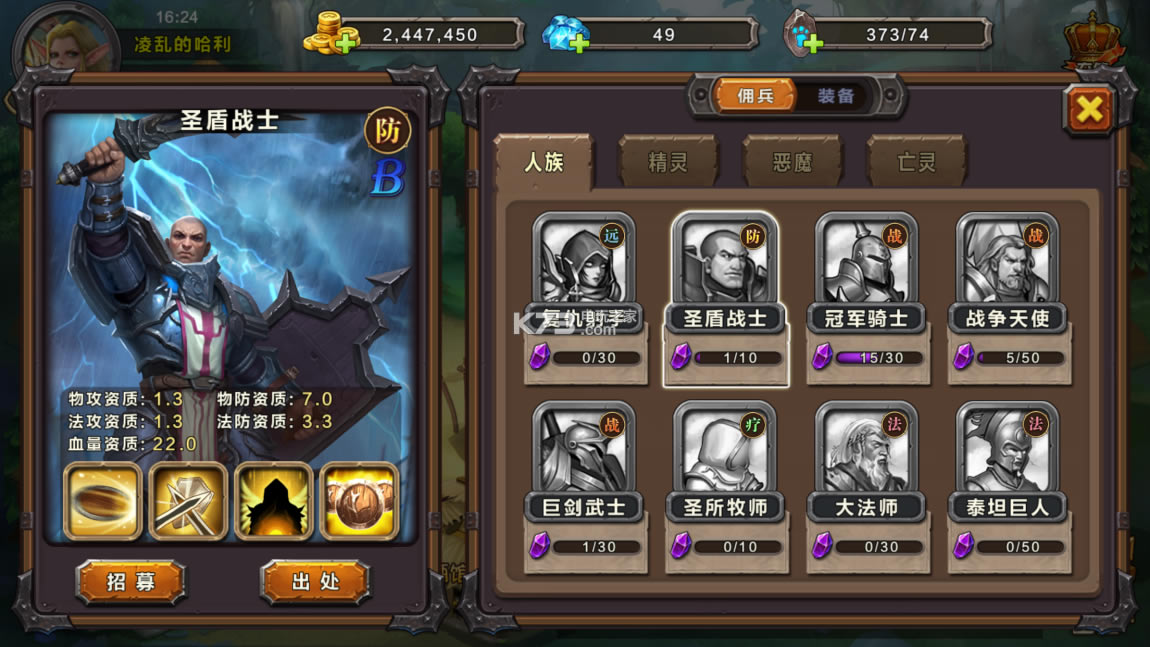Switch to the 精灵 elf tab
Viewport: 1150px width, 647px height.
click(x=668, y=162)
